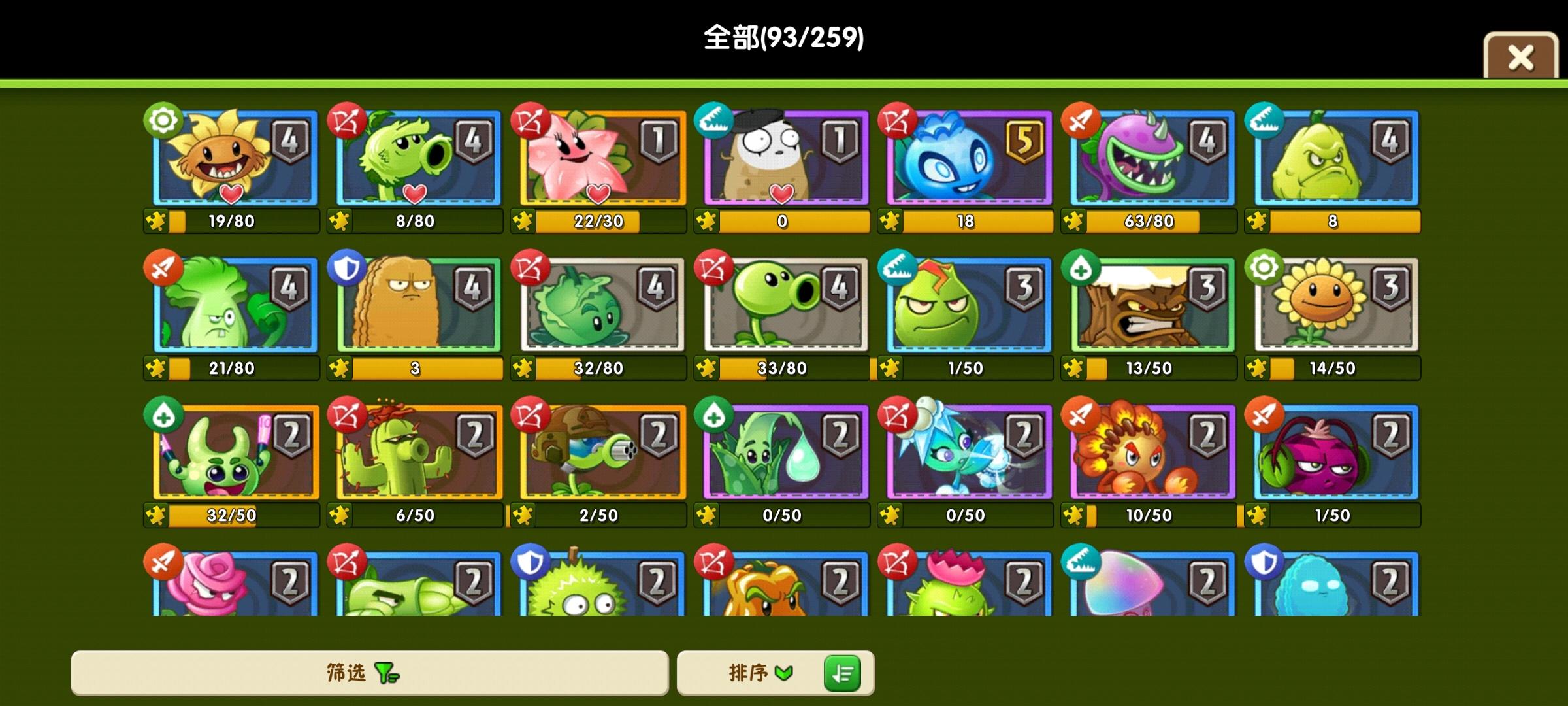This screenshot has width=1568, height=706.
Task: Click the puzzle piece icon under the sunflower card
Action: coord(154,222)
